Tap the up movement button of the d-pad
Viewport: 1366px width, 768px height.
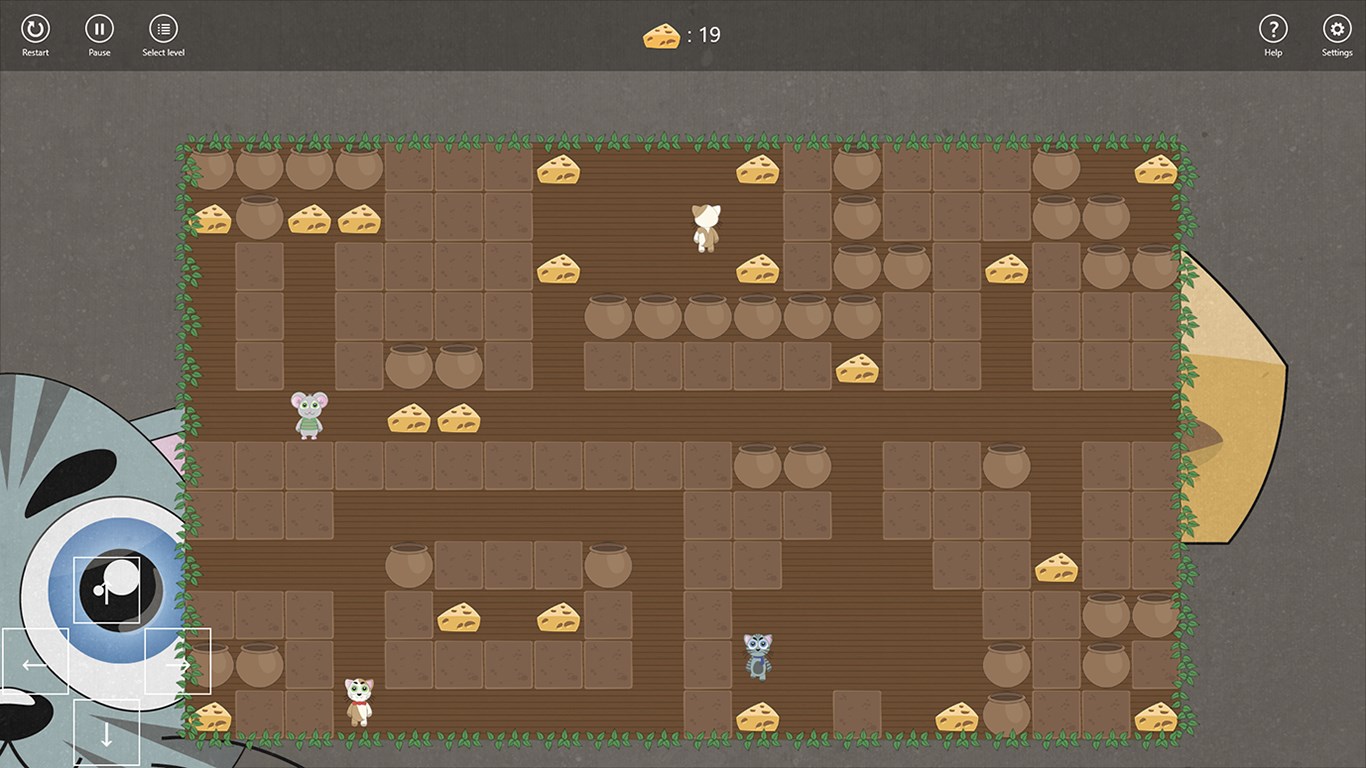click(x=106, y=590)
